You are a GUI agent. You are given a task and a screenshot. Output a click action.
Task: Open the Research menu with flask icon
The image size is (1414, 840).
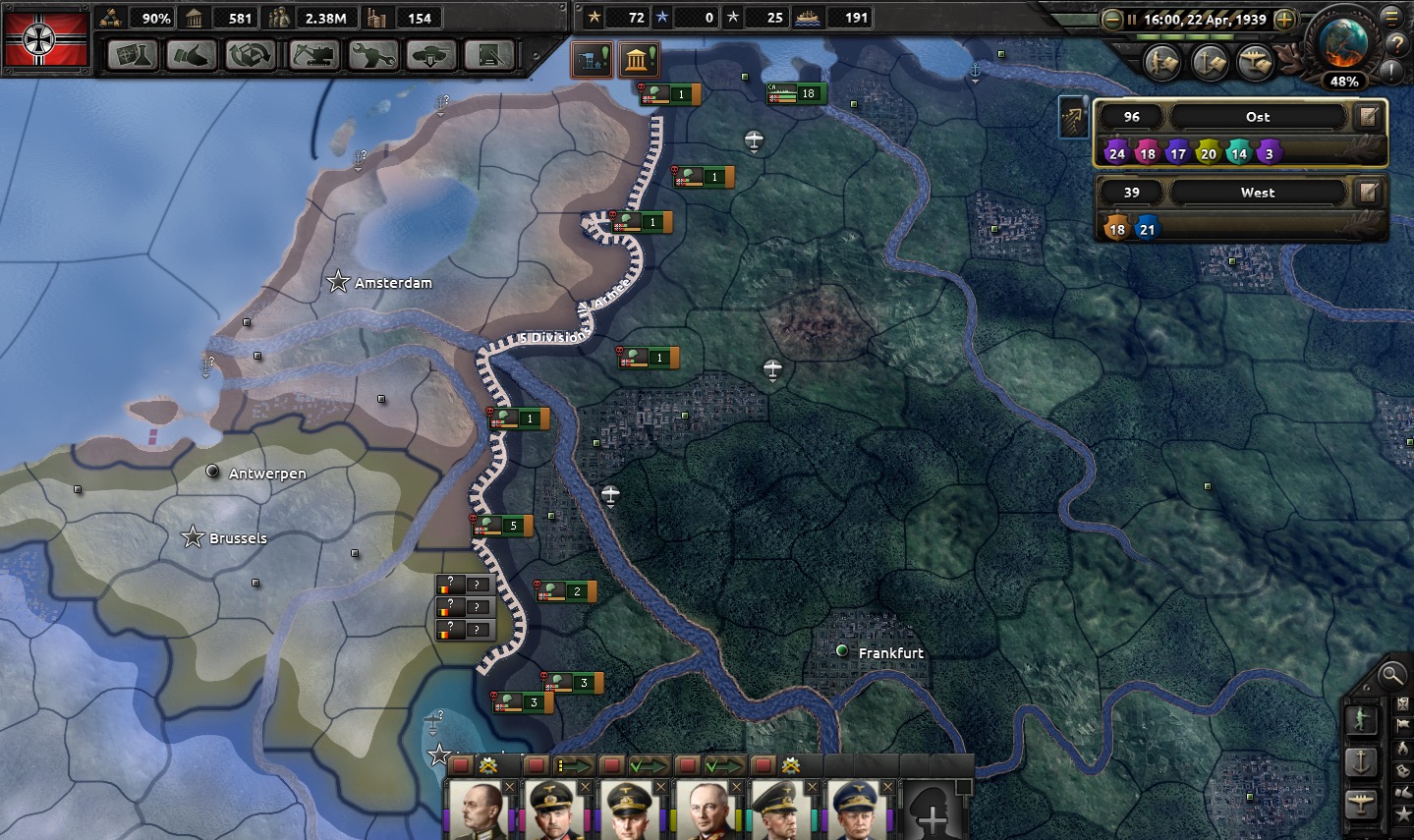(x=132, y=55)
